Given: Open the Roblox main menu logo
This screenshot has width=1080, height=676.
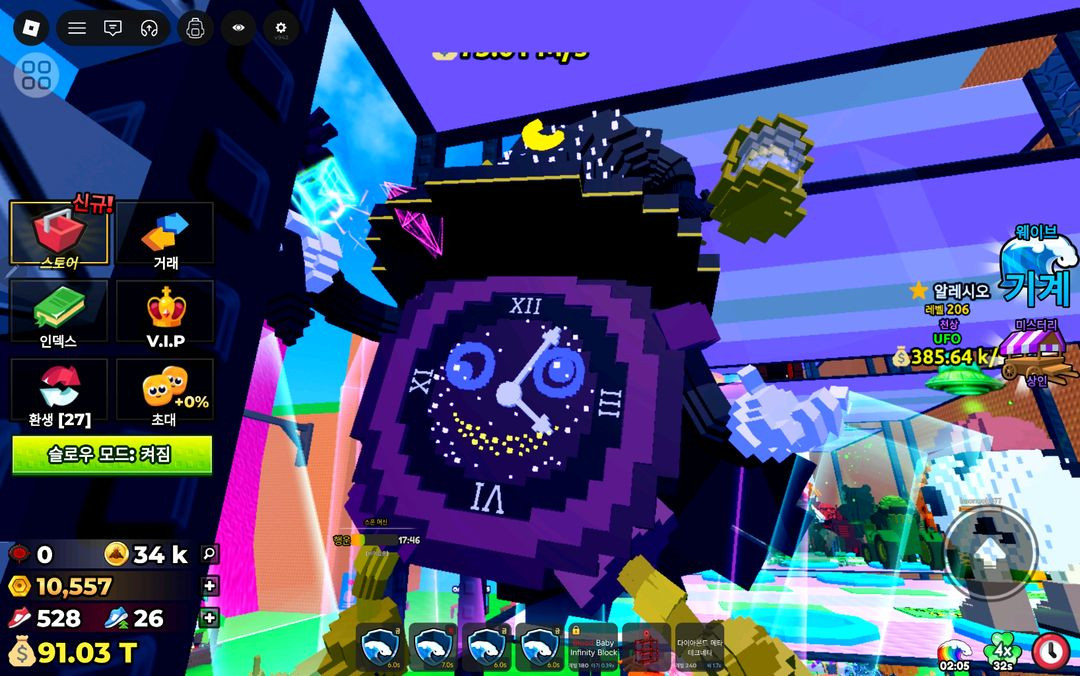Looking at the screenshot, I should (x=30, y=28).
